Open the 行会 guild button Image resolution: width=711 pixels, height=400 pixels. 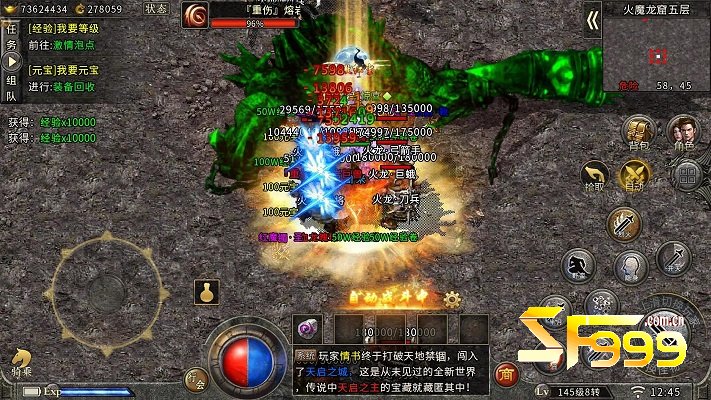point(197,380)
